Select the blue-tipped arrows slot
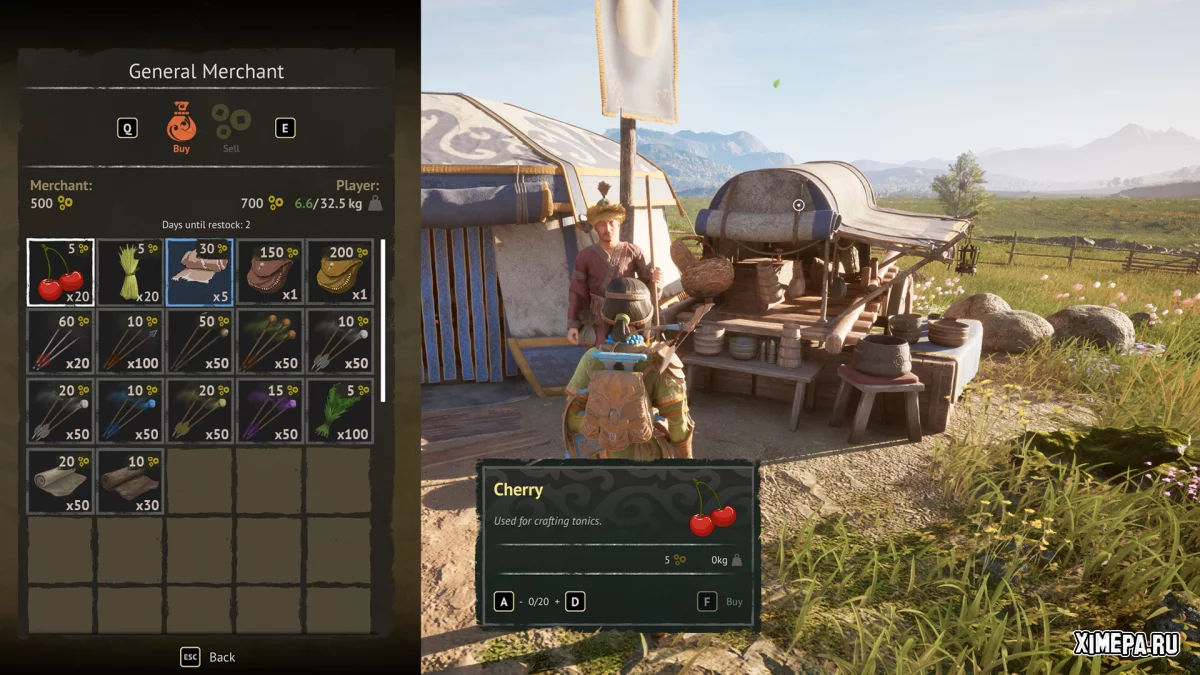The image size is (1200, 675). [x=130, y=412]
